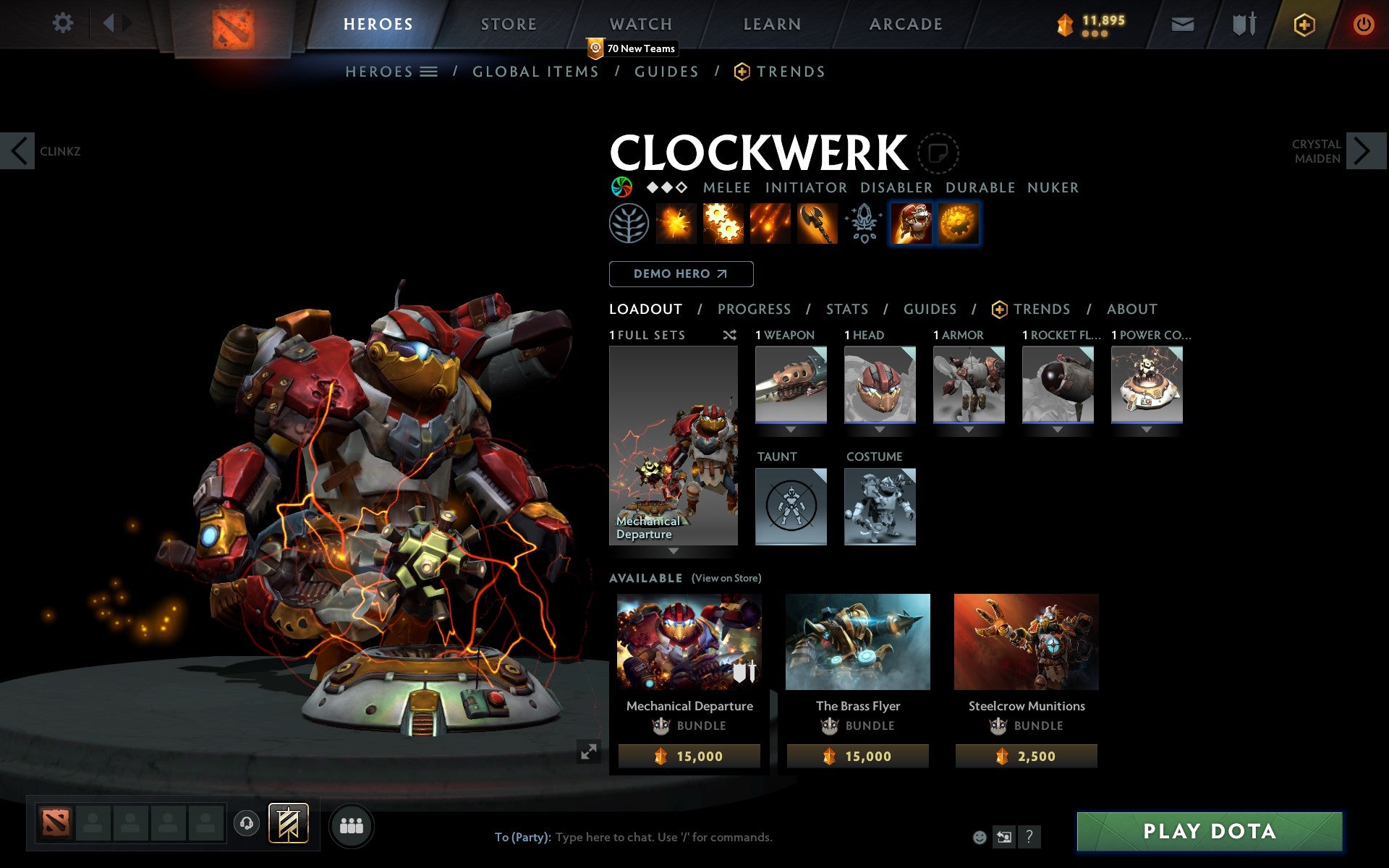Expand the Head item dropdown arrow
The width and height of the screenshot is (1389, 868).
coord(880,428)
